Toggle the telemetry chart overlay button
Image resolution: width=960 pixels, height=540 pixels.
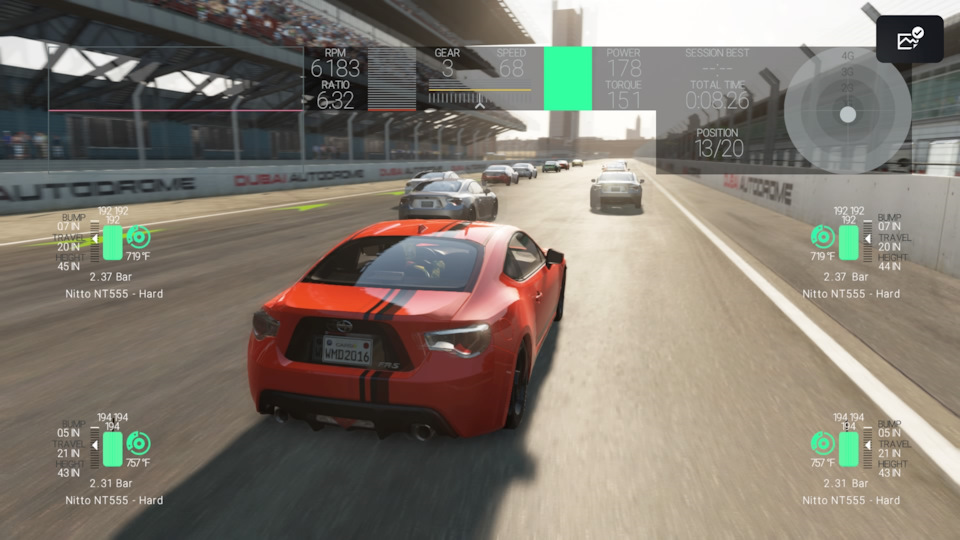click(909, 40)
